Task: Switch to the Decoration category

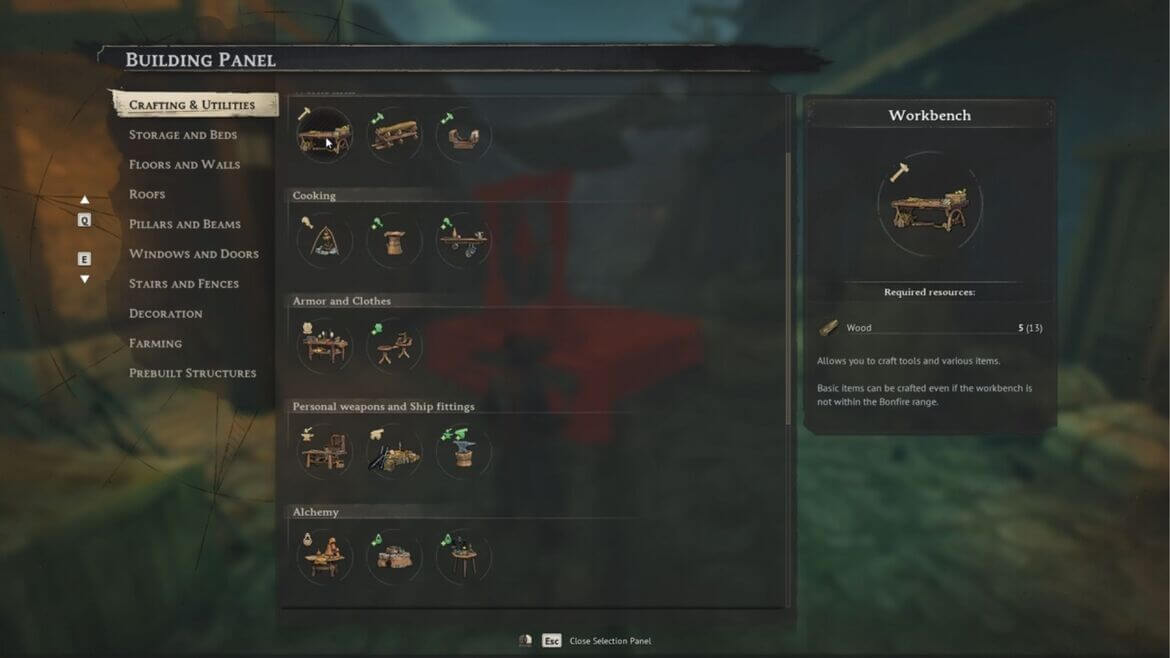Action: 166,314
